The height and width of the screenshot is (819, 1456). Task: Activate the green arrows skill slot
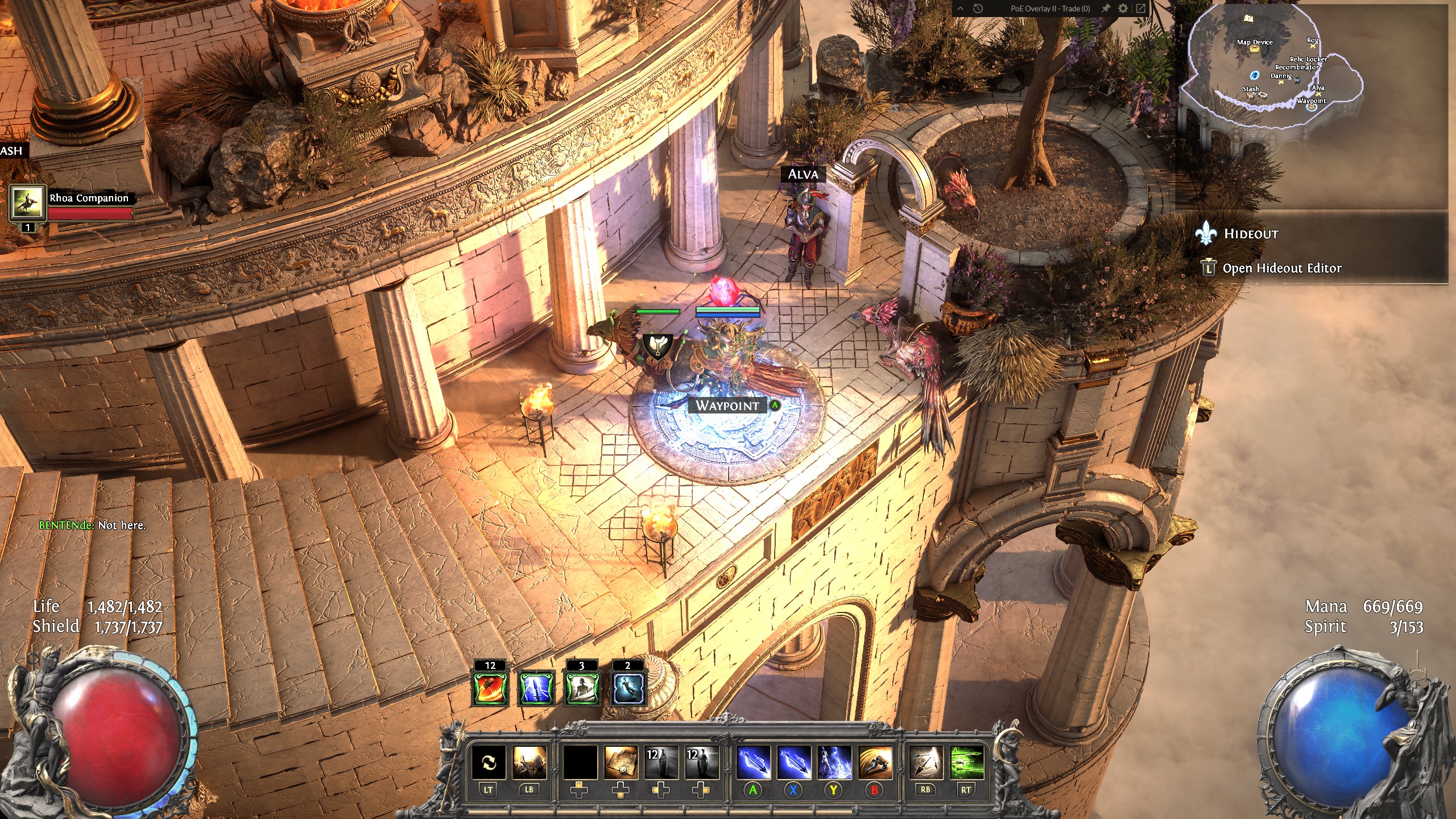click(966, 762)
